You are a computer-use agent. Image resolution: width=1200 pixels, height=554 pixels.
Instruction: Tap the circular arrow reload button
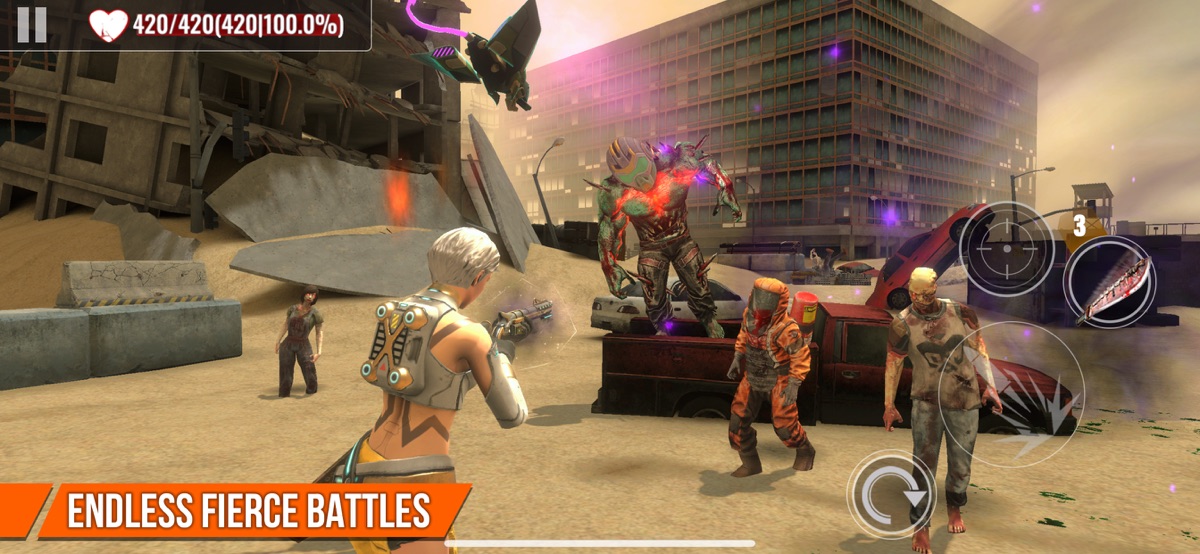click(891, 494)
